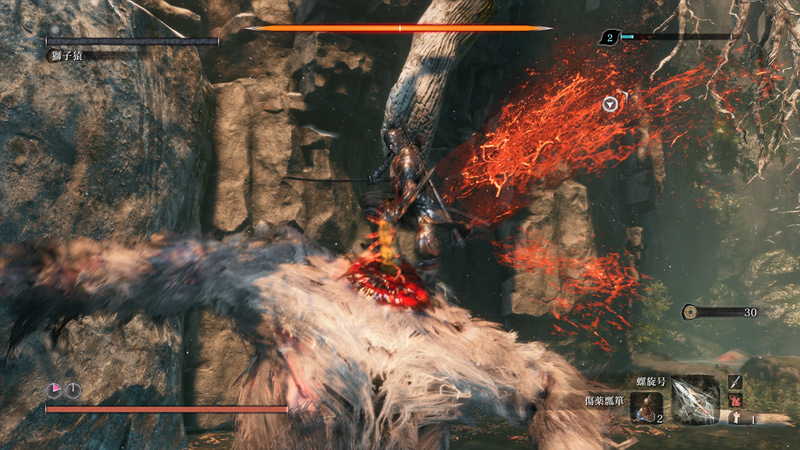Activate the large prosthetic tool icon
The height and width of the screenshot is (450, 800).
(693, 400)
